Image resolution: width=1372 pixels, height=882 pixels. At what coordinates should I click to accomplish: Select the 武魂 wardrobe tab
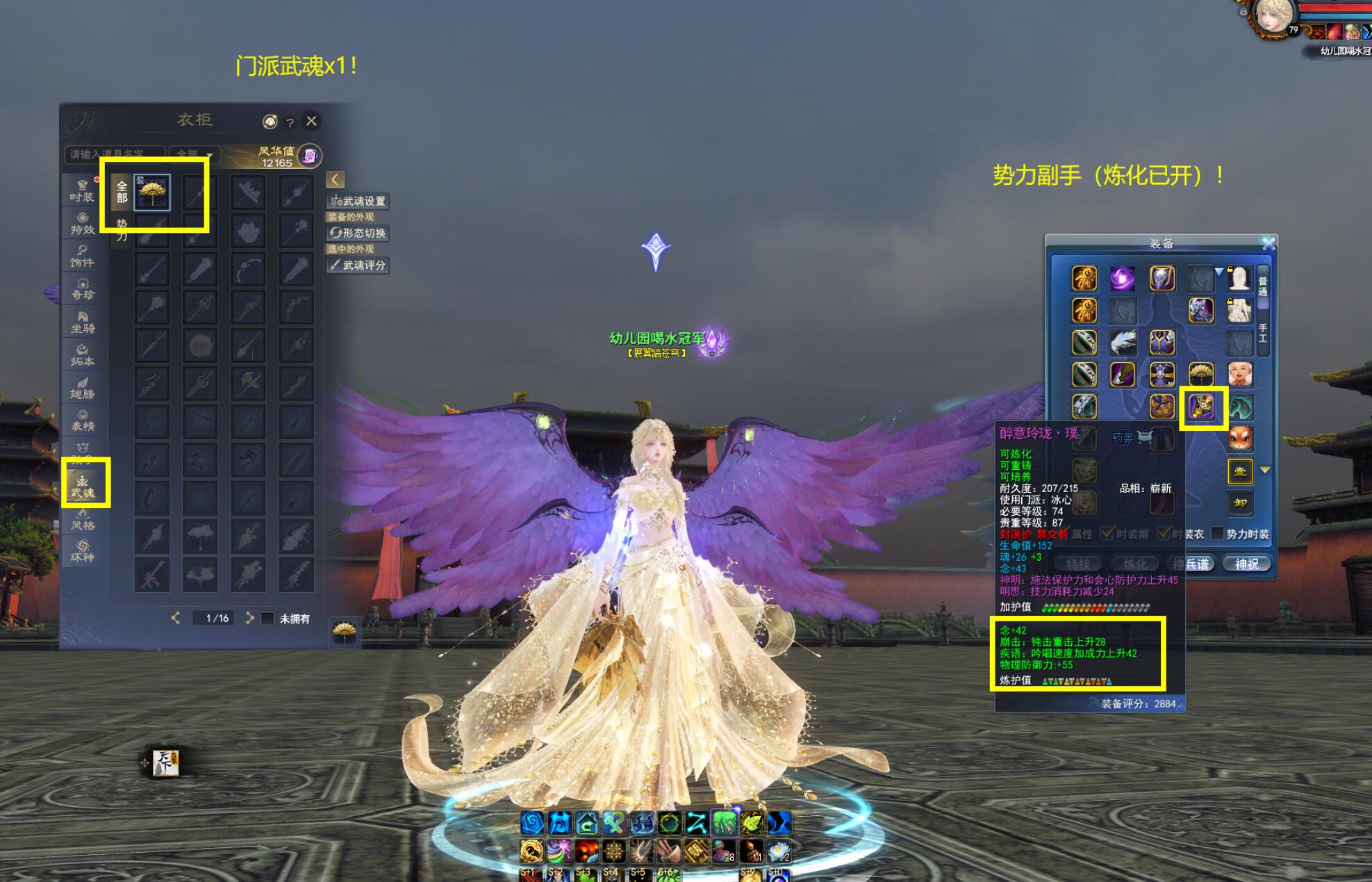[83, 486]
